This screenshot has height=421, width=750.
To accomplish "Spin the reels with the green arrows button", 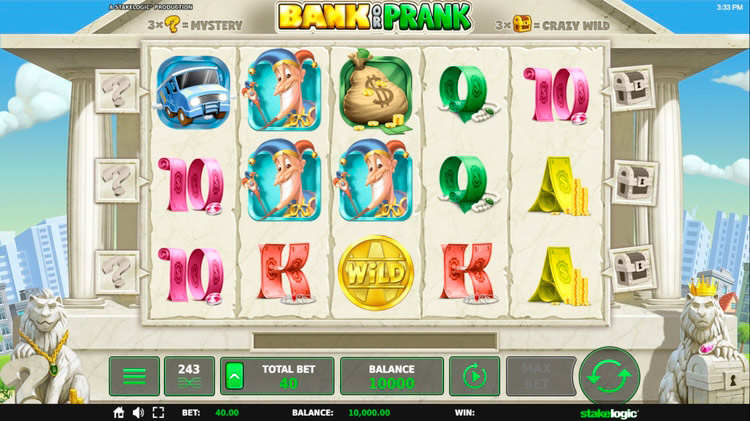I will point(608,375).
